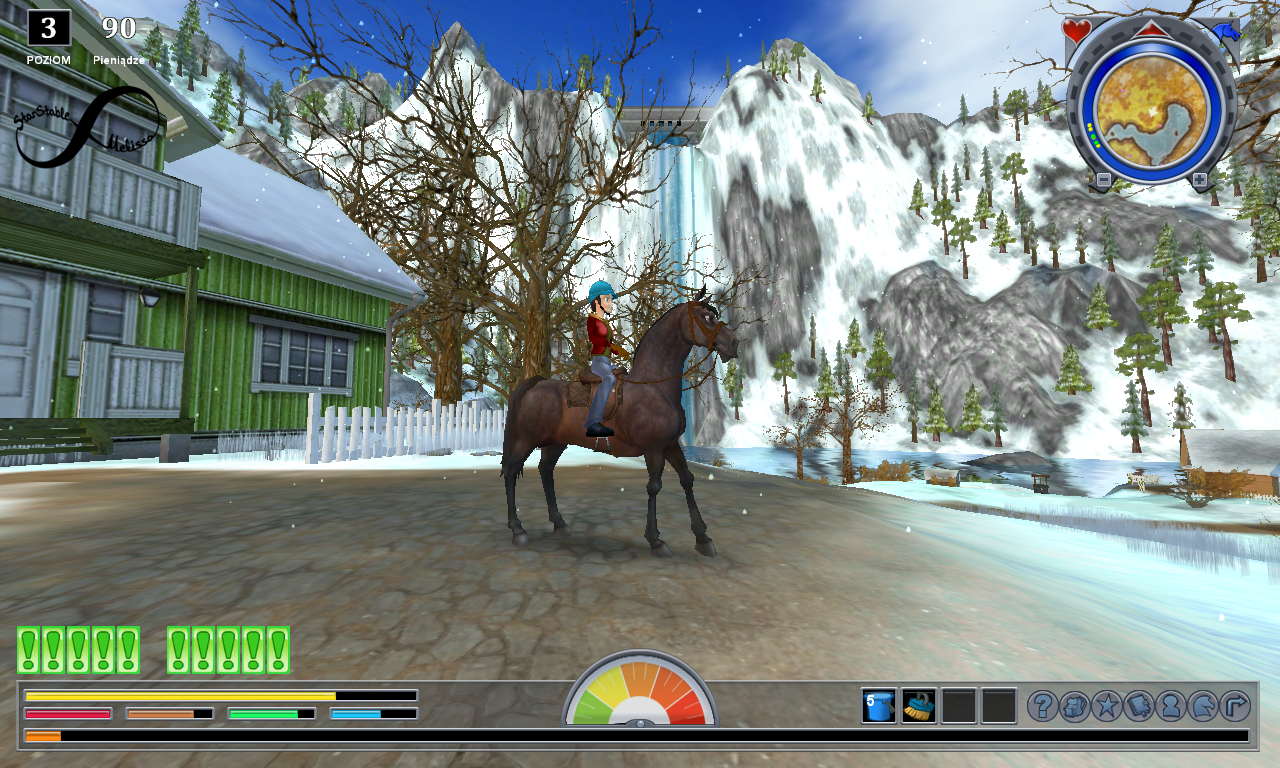Click the blue horse icon on the minimap
Screen dimensions: 1280x768
pyautogui.click(x=1226, y=30)
